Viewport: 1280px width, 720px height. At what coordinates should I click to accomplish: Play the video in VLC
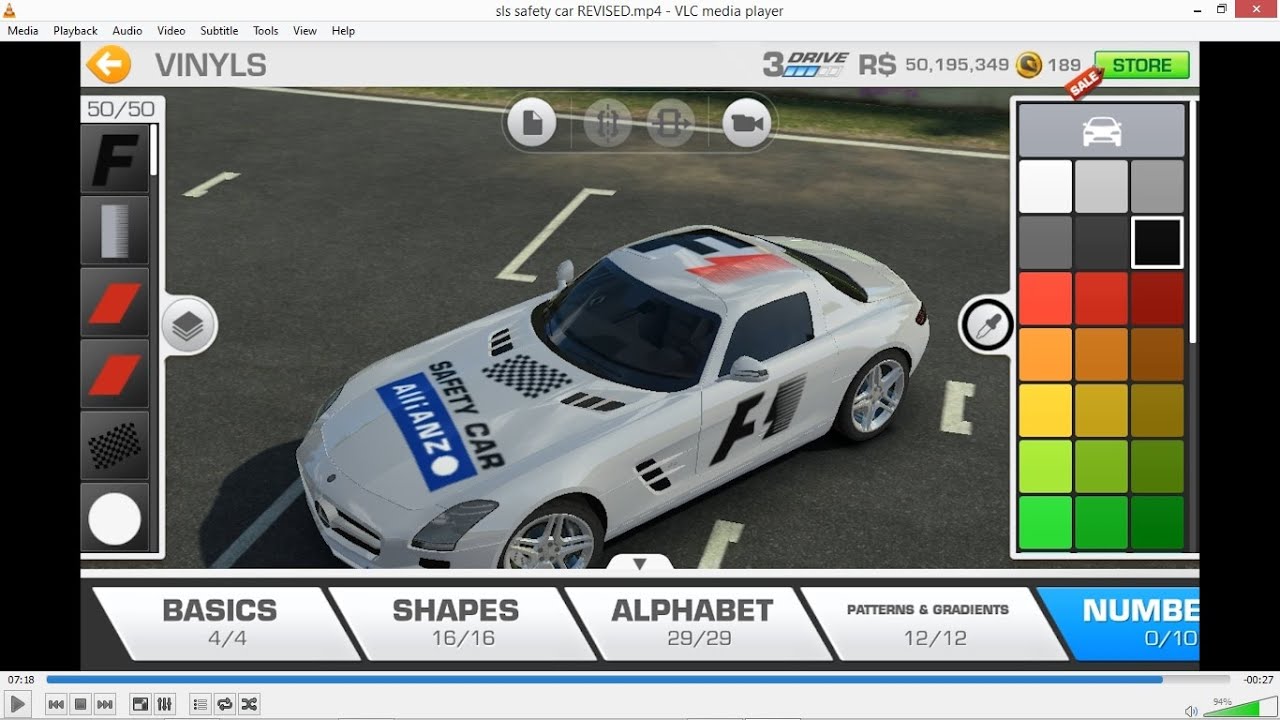18,705
